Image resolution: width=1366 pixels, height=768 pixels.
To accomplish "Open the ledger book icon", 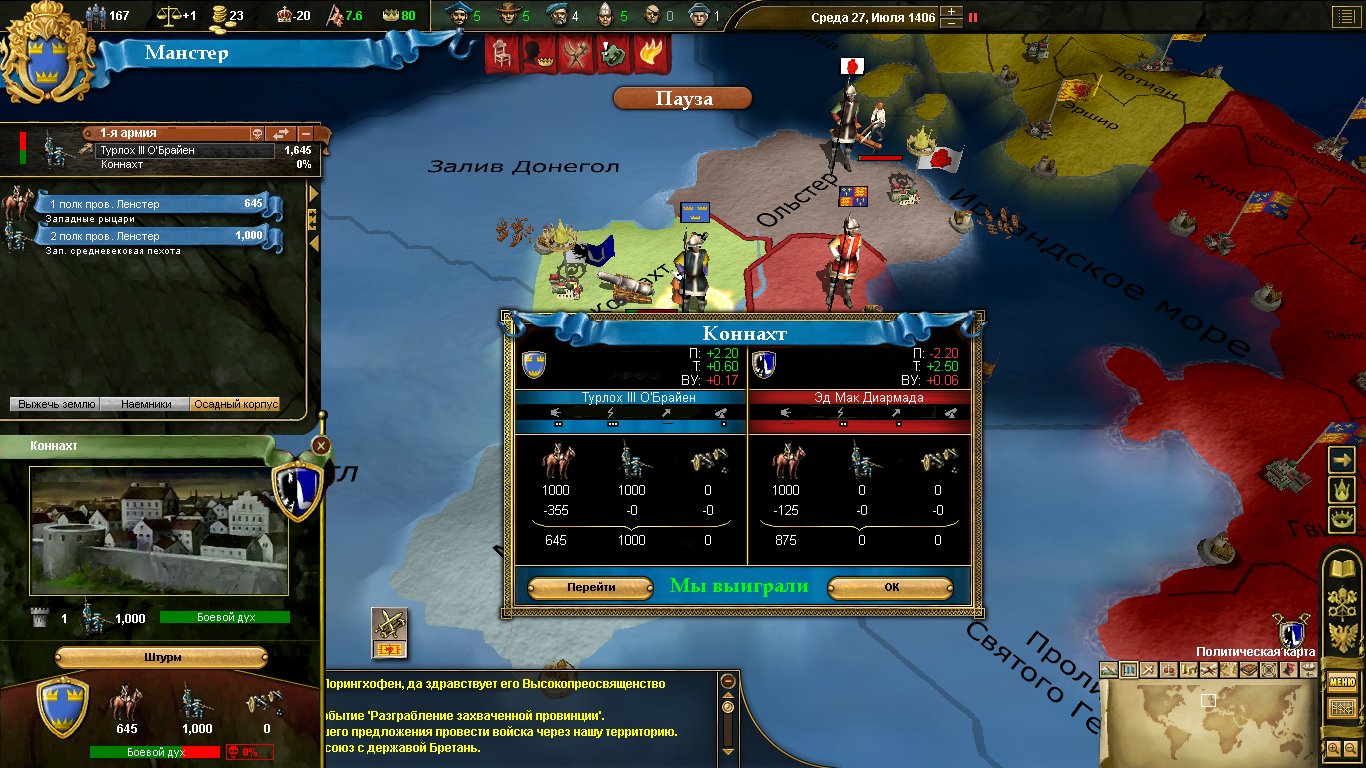I will (x=1341, y=569).
